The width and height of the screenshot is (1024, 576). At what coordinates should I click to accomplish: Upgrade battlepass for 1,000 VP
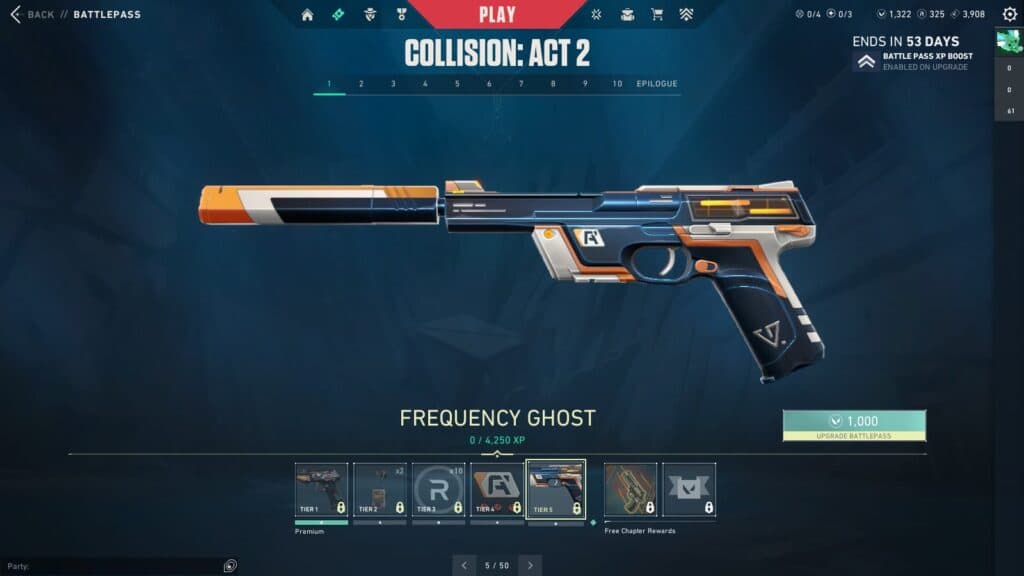point(854,425)
